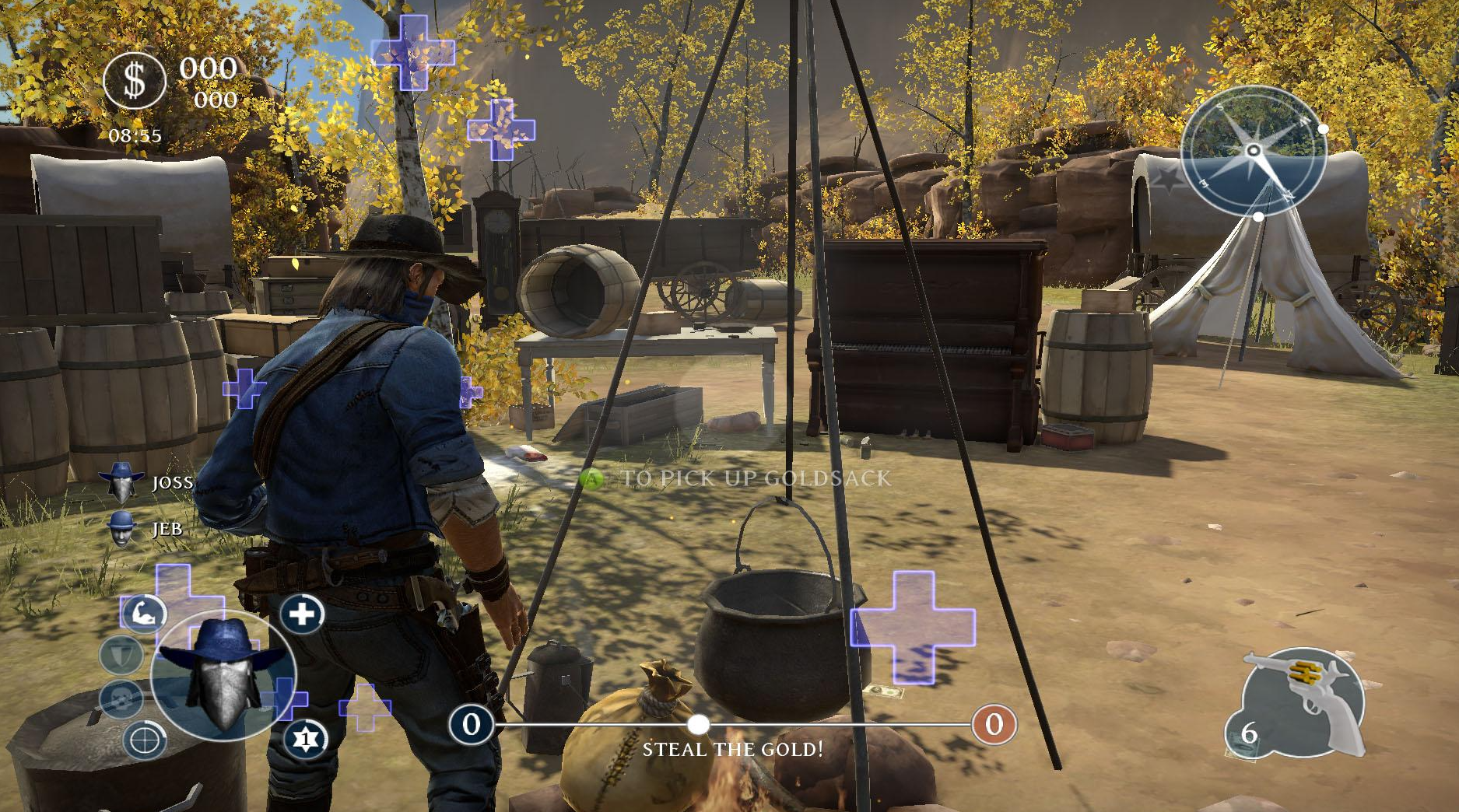Click the red team score circle

click(994, 724)
